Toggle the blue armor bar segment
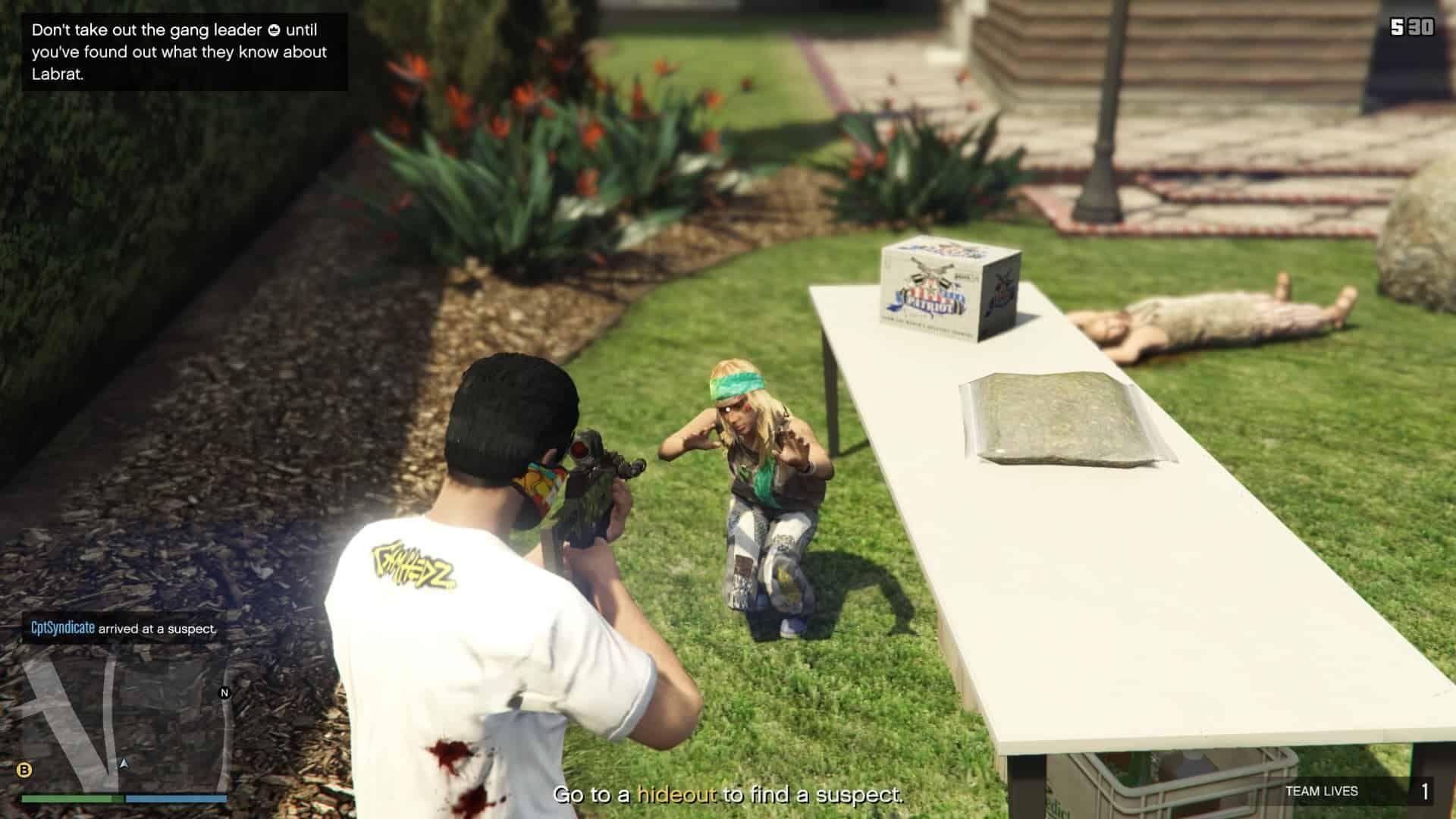Screen dimensions: 1456x819 coord(174,798)
